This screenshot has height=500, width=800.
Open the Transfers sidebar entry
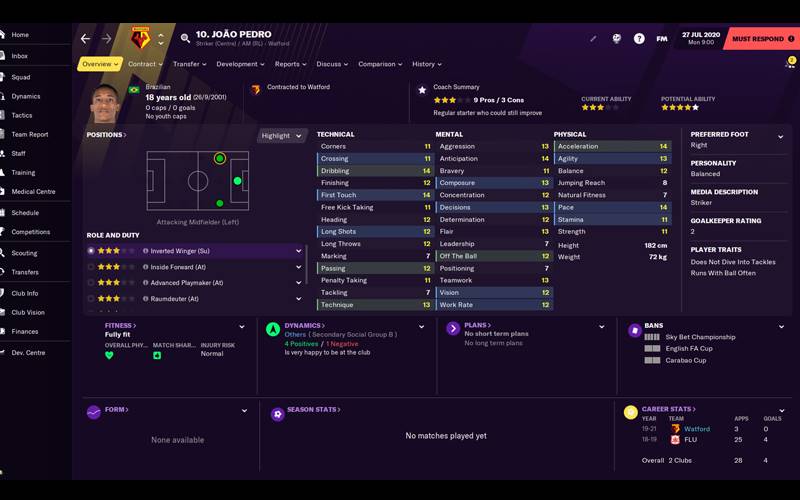tap(25, 272)
